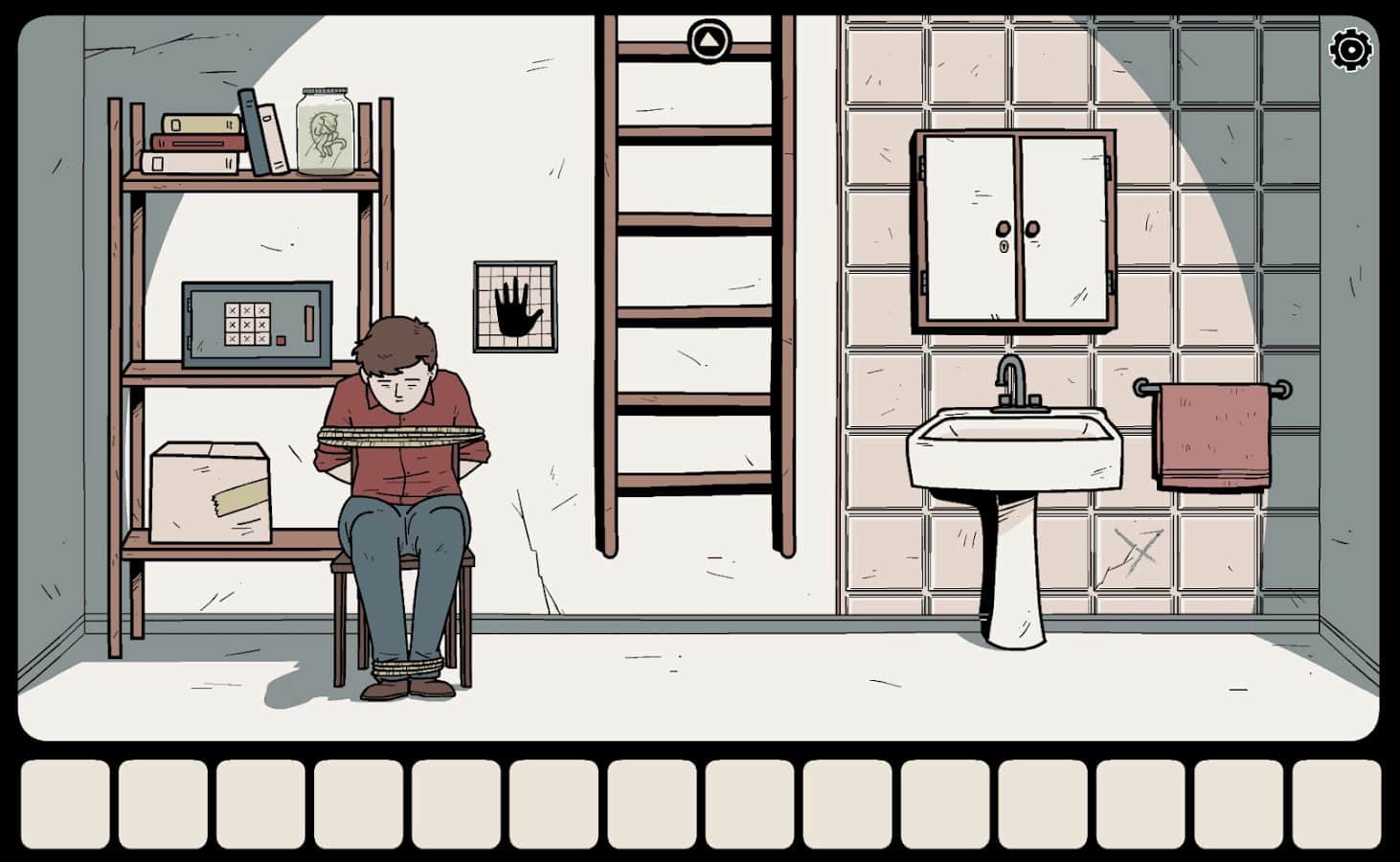
Task: Examine the framed handprint picture
Action: pyautogui.click(x=514, y=306)
